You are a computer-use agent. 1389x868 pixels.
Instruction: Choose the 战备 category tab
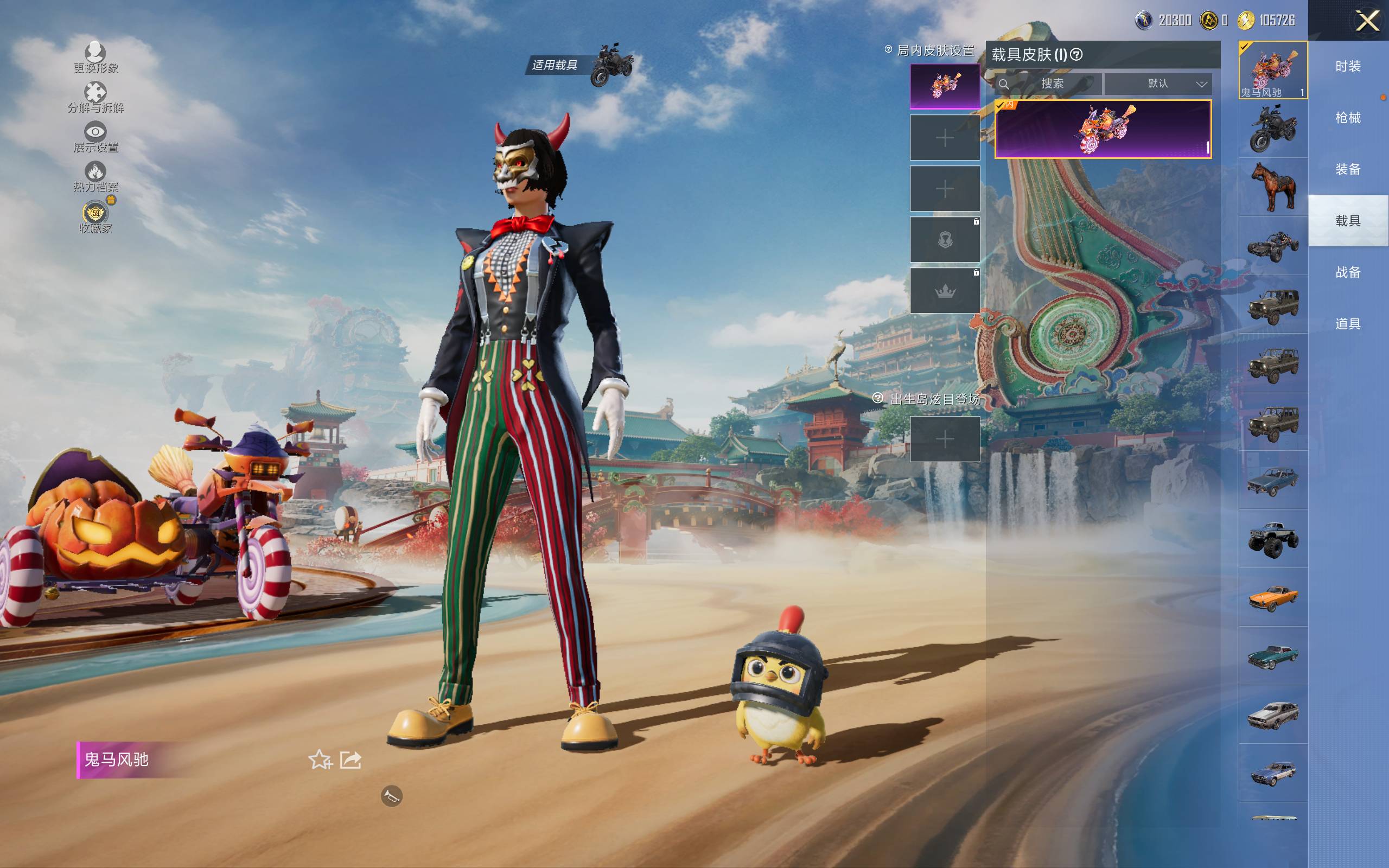1348,272
